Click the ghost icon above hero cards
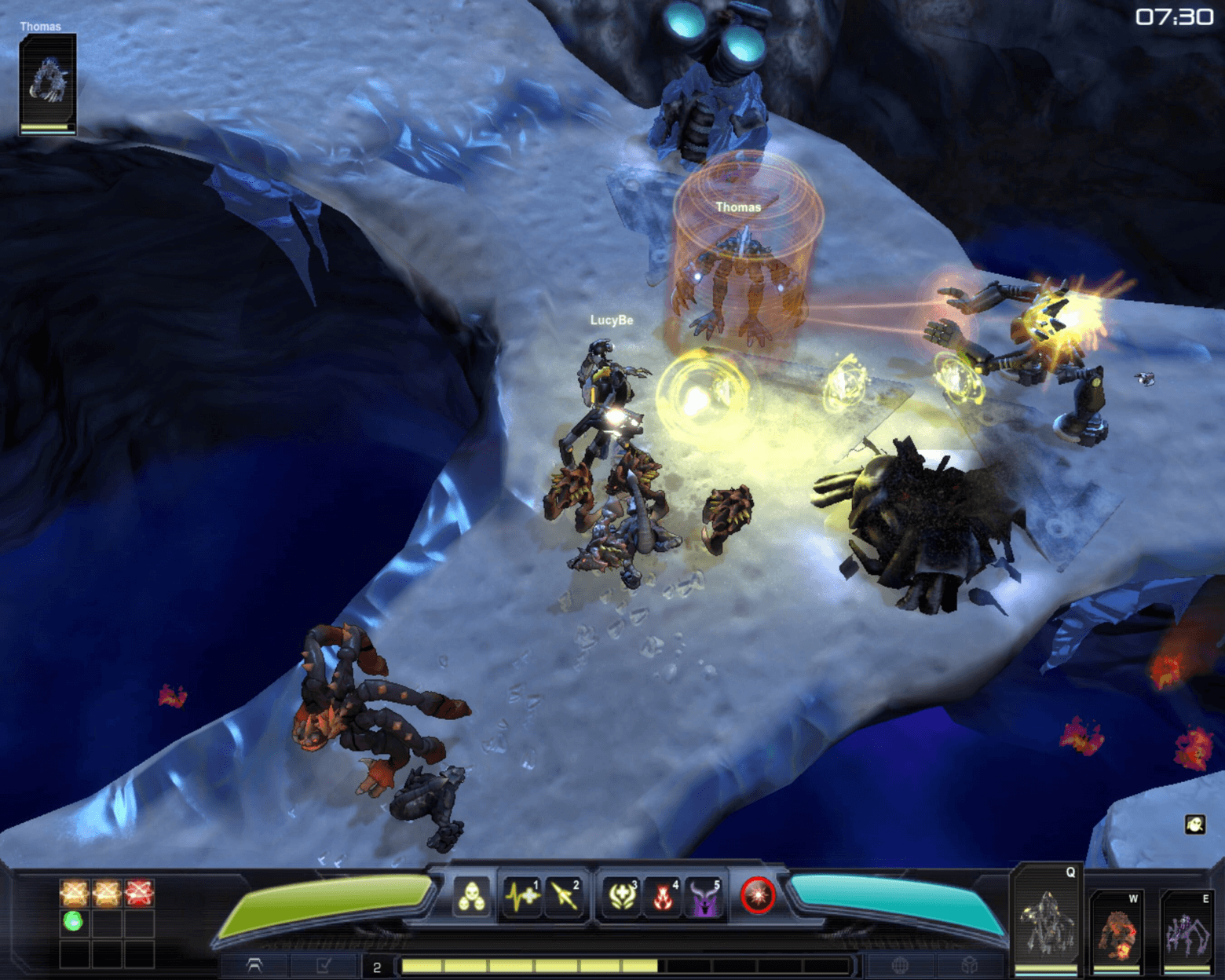The image size is (1225, 980). click(1194, 825)
